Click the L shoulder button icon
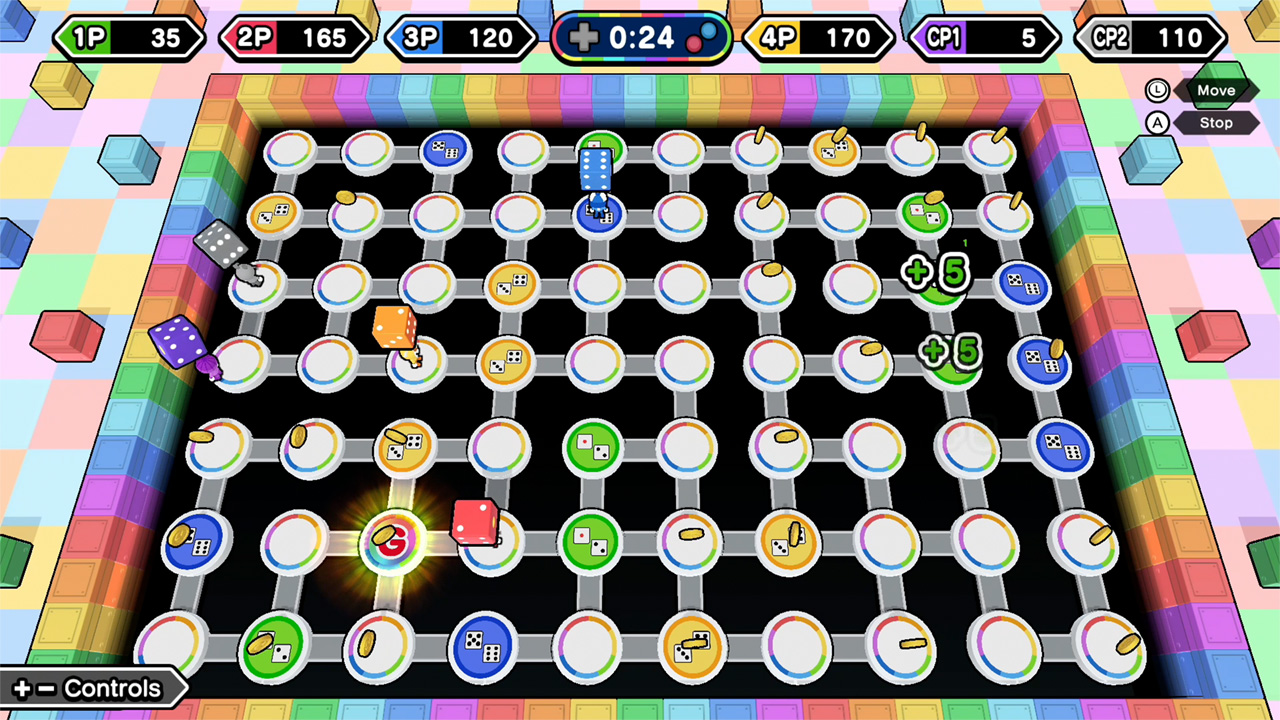This screenshot has width=1280, height=720. coord(1157,90)
